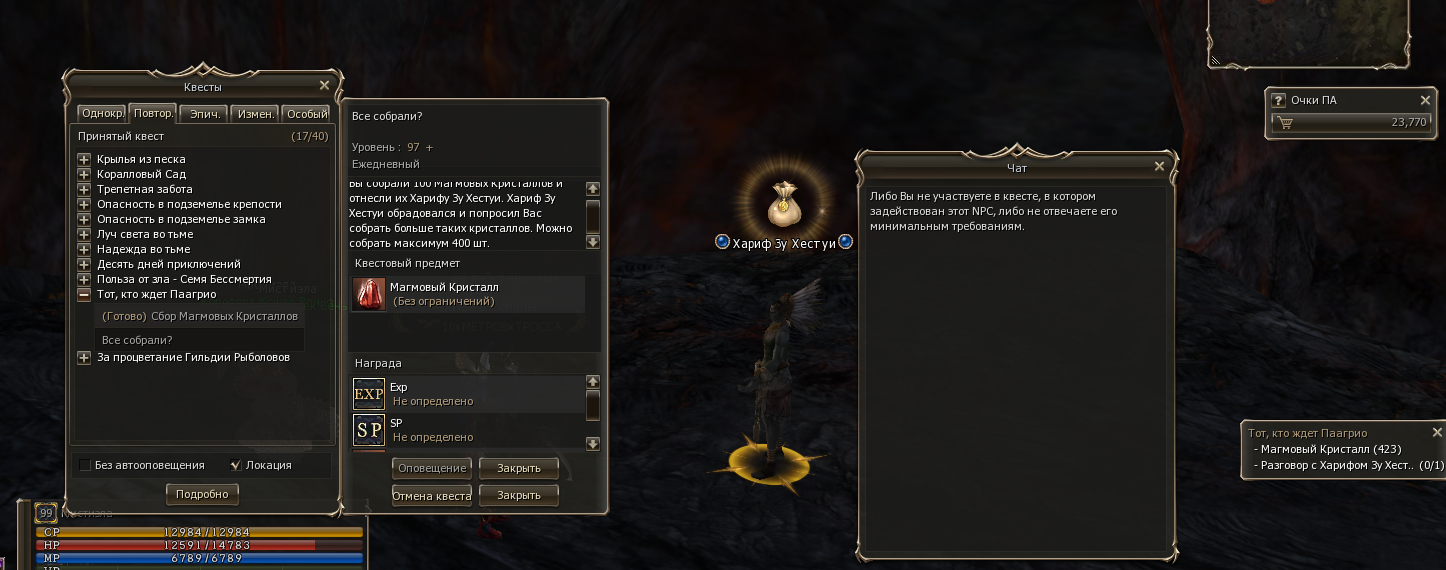The height and width of the screenshot is (570, 1446).
Task: Close the Квесты window
Action: click(x=324, y=86)
